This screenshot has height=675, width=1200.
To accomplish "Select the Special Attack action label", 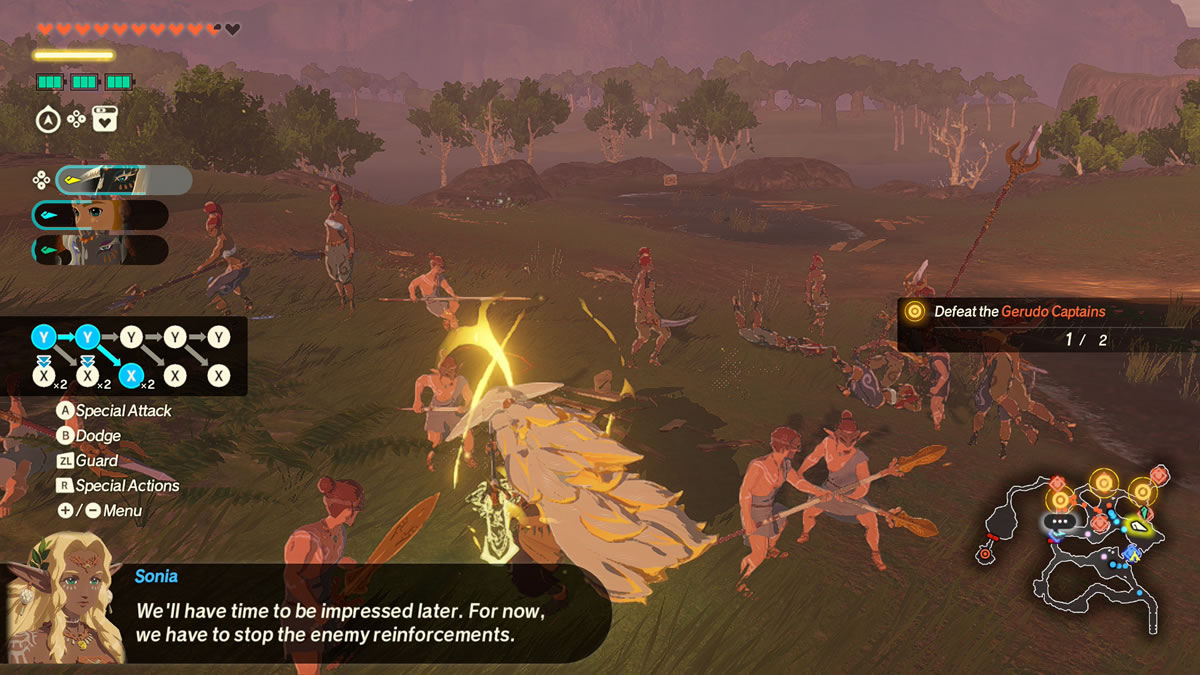I will (123, 411).
